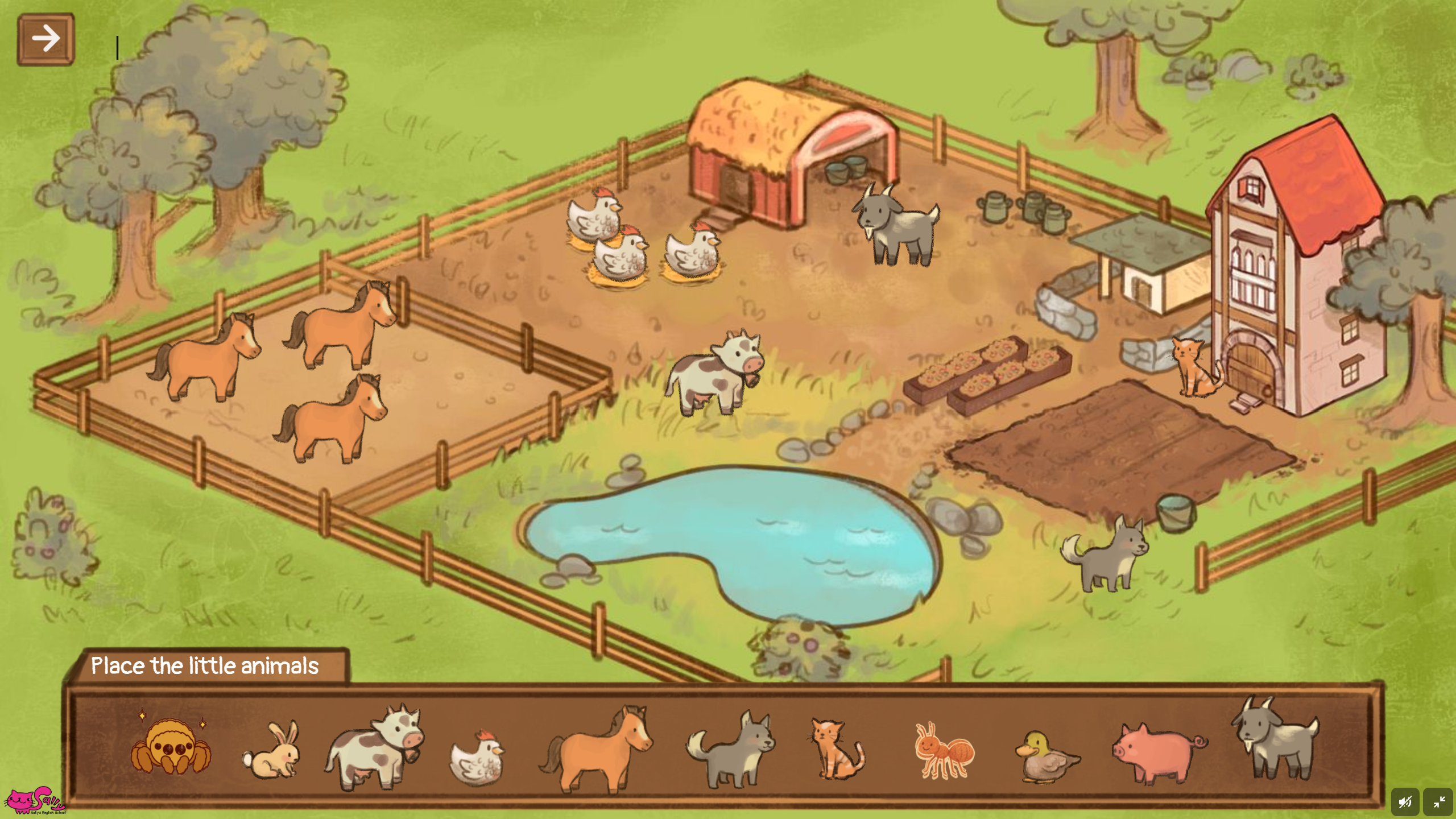1456x819 pixels.
Task: Toggle the sound mute button
Action: tap(1405, 802)
